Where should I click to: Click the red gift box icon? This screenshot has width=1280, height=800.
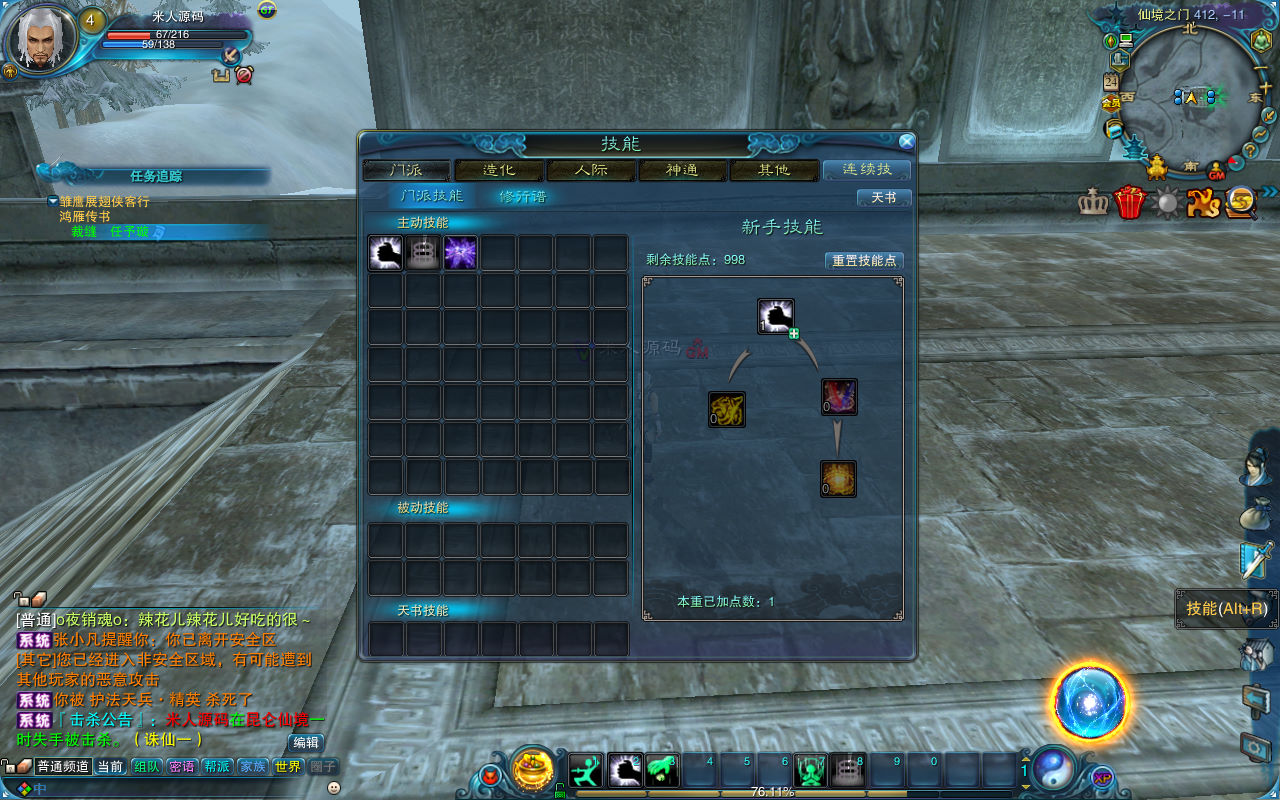1131,203
